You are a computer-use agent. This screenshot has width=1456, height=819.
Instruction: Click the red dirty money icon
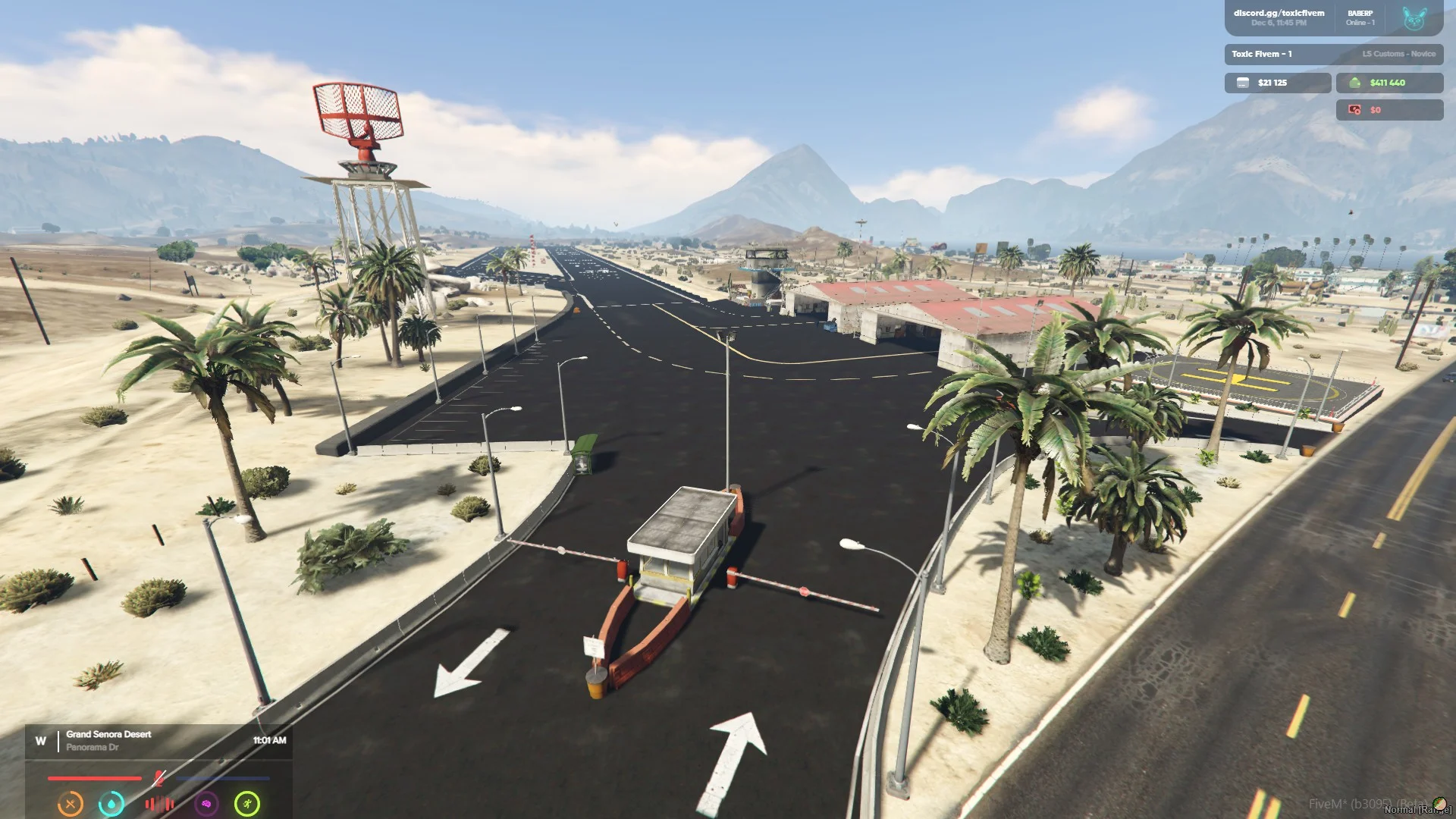pos(1354,110)
